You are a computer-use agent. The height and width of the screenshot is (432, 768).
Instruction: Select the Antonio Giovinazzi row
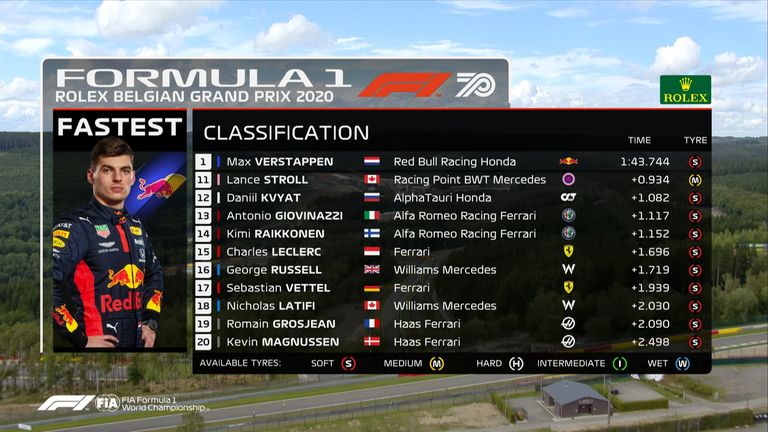point(450,216)
